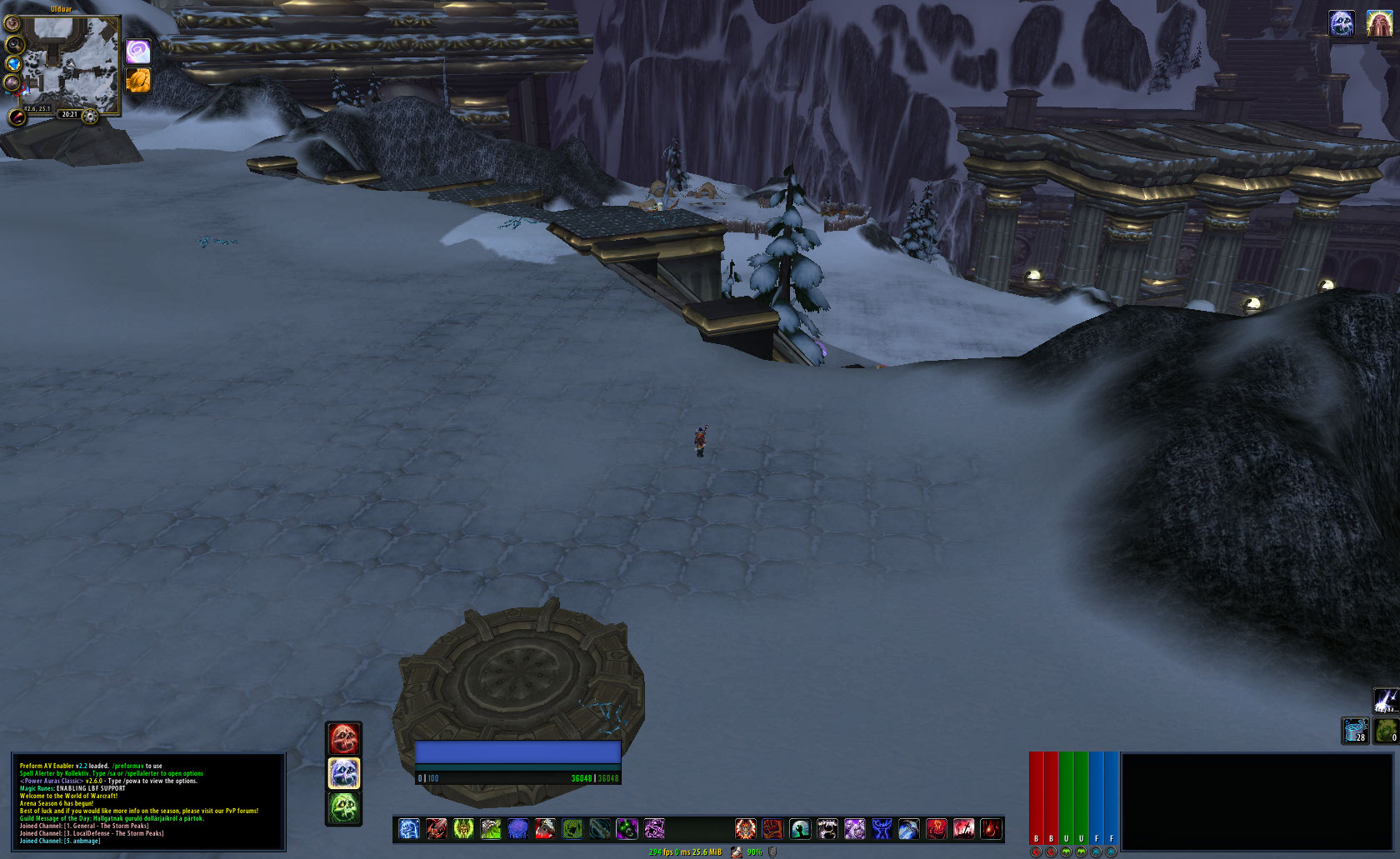
Task: Open the gear settings button below the minimap
Action: point(90,116)
